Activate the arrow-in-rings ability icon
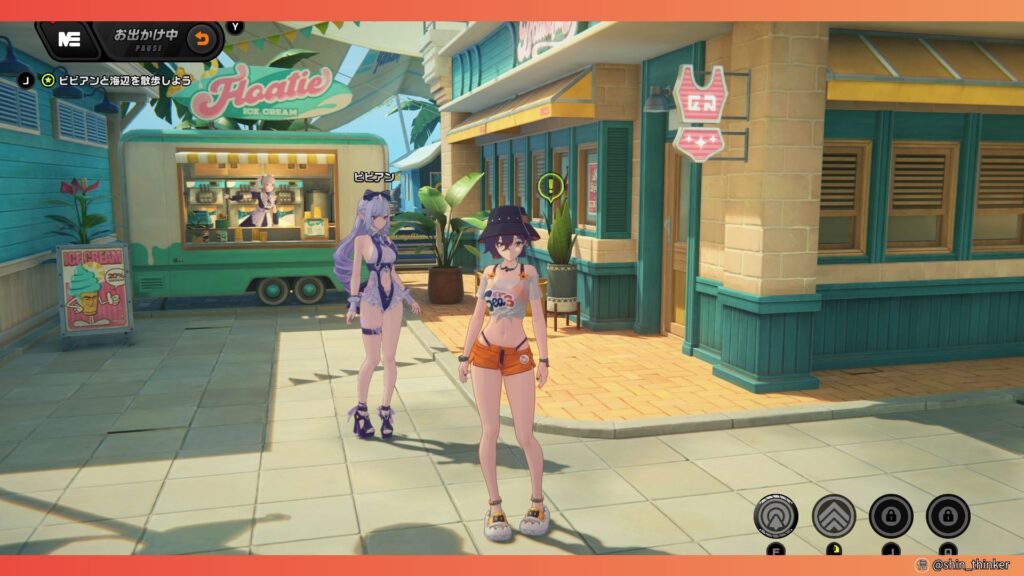This screenshot has height=576, width=1024. pos(776,516)
